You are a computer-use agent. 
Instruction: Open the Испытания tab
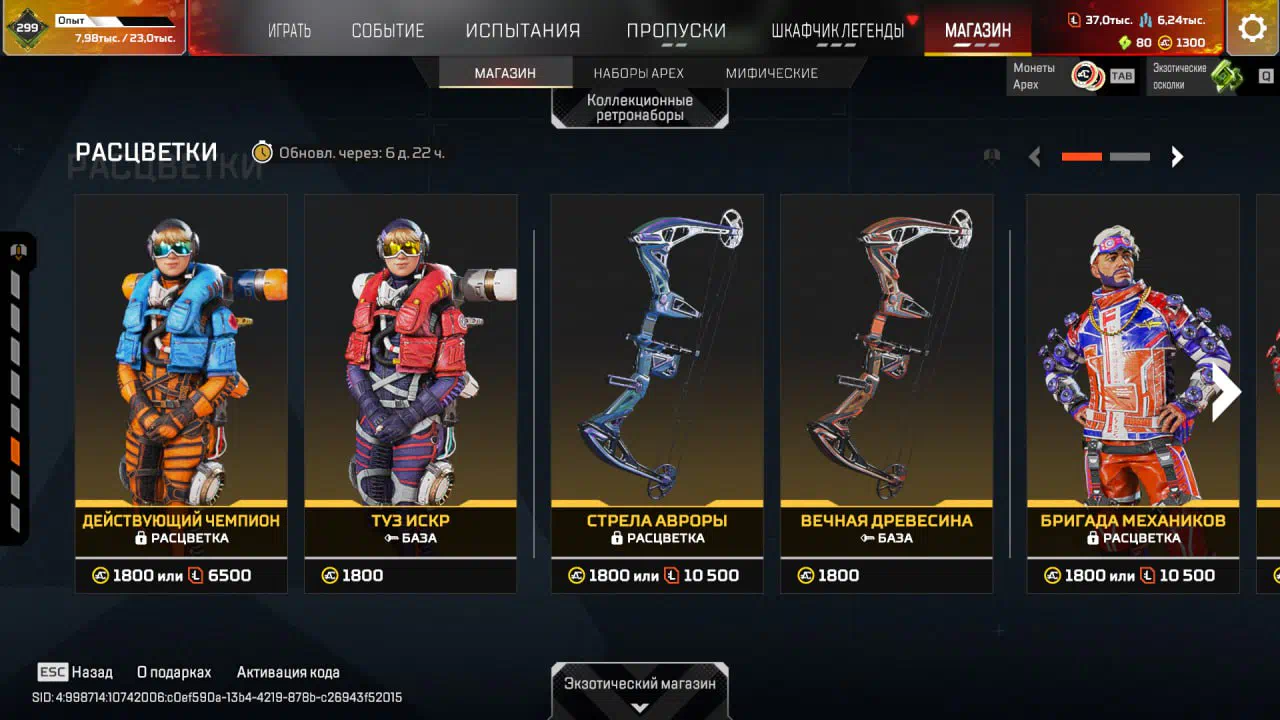pyautogui.click(x=523, y=30)
